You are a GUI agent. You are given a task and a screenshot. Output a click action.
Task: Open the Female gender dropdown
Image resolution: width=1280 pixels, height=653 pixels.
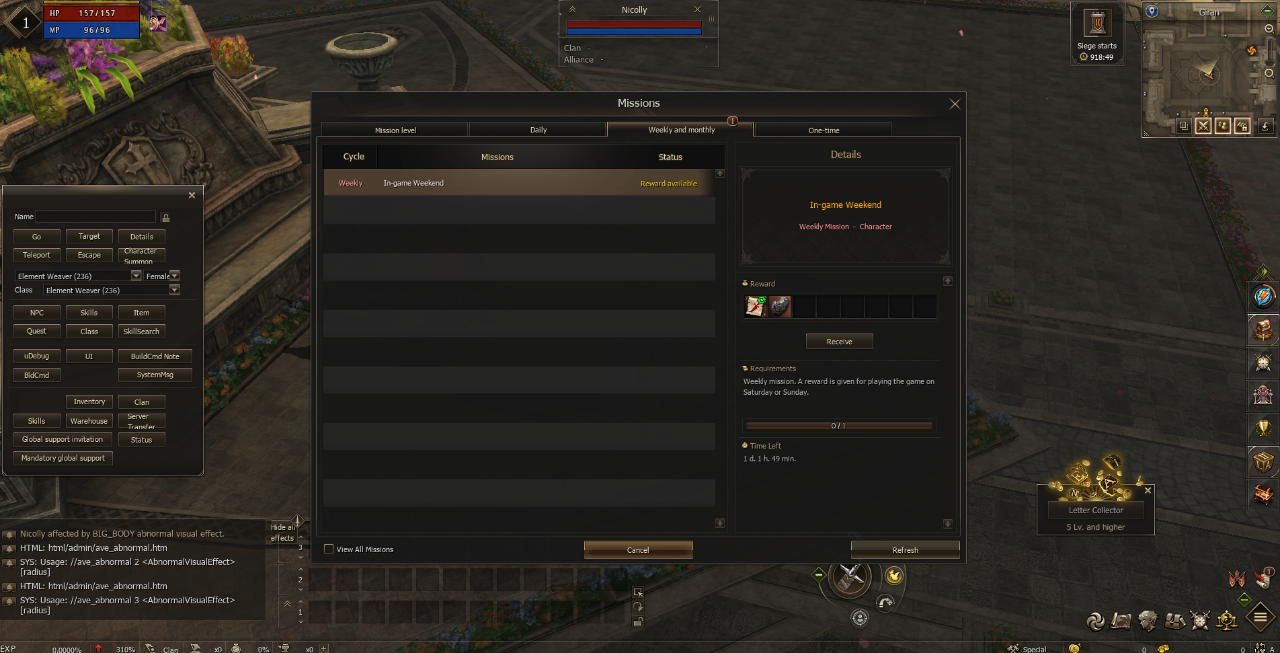point(174,275)
